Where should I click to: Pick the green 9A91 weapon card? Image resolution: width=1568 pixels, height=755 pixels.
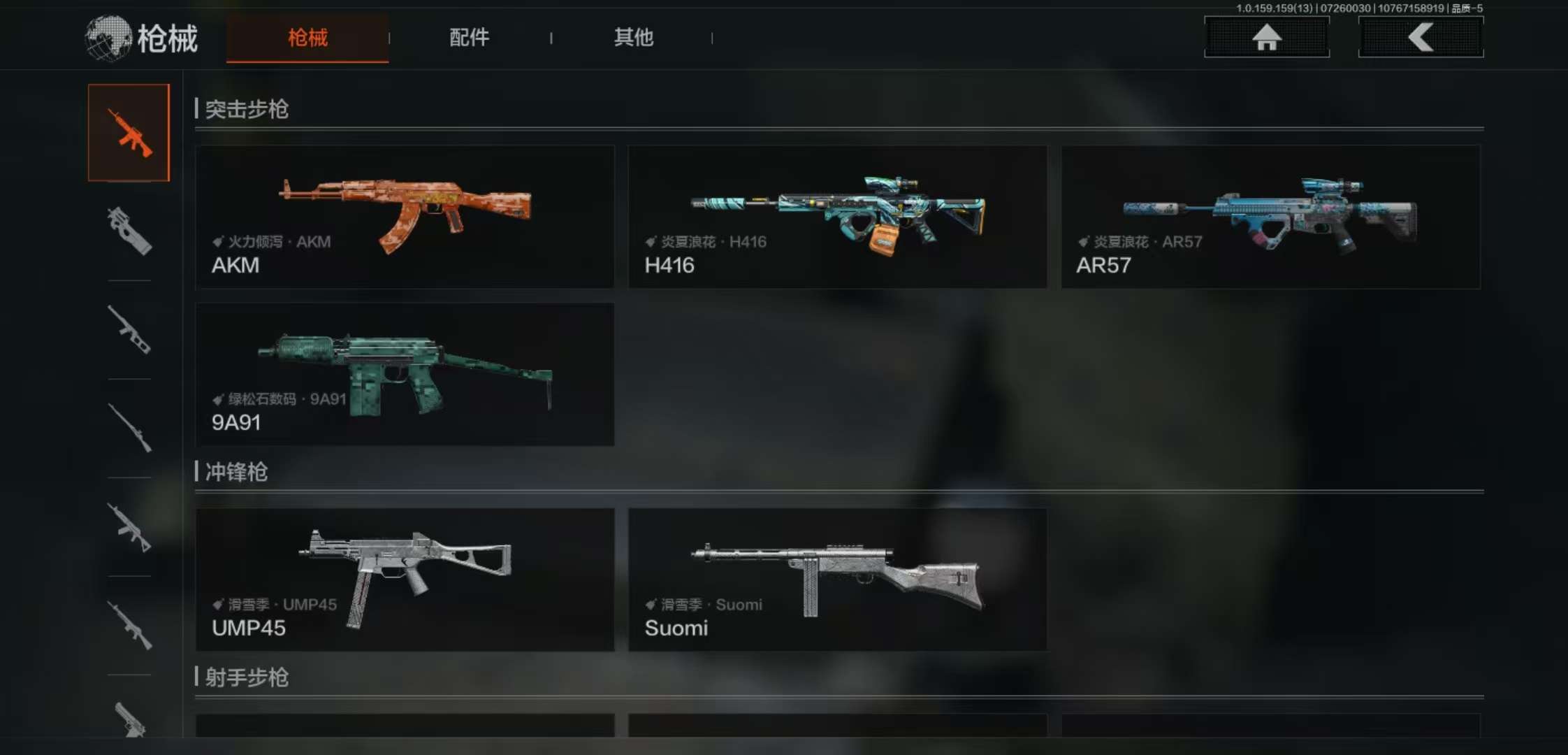405,374
